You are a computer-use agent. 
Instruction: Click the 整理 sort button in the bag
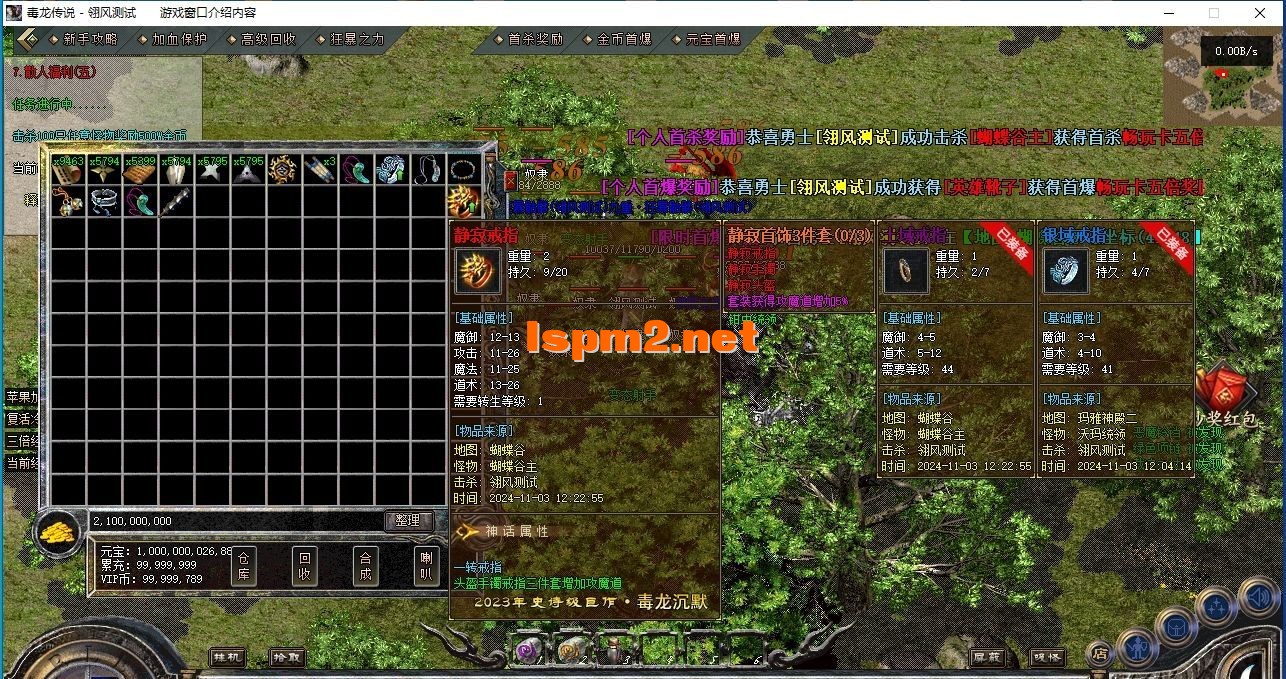(x=408, y=520)
